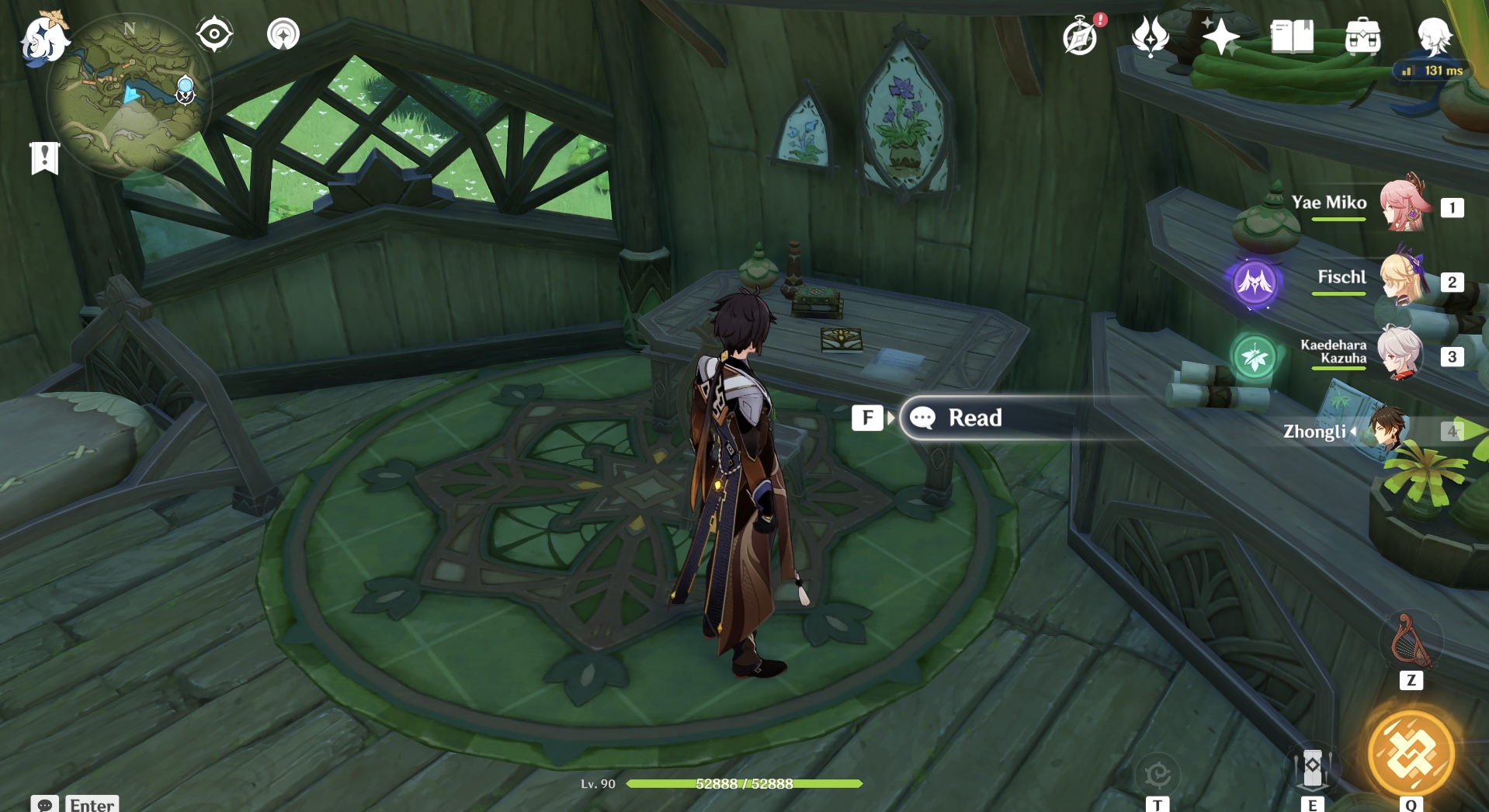The height and width of the screenshot is (812, 1489).
Task: Click the quest banner icon below the minimap
Action: 47,158
